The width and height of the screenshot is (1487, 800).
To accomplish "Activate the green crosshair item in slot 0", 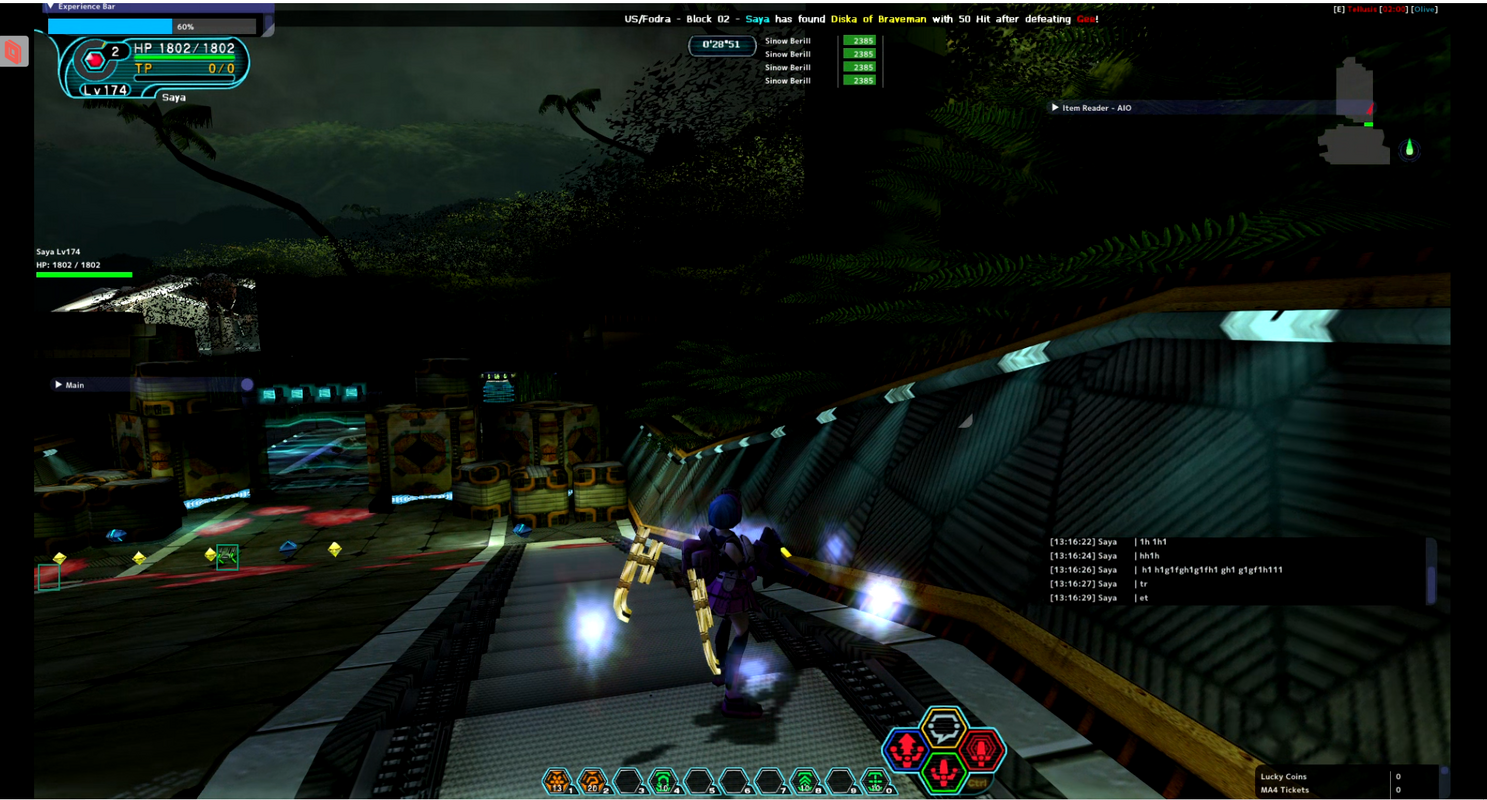I will [x=876, y=780].
